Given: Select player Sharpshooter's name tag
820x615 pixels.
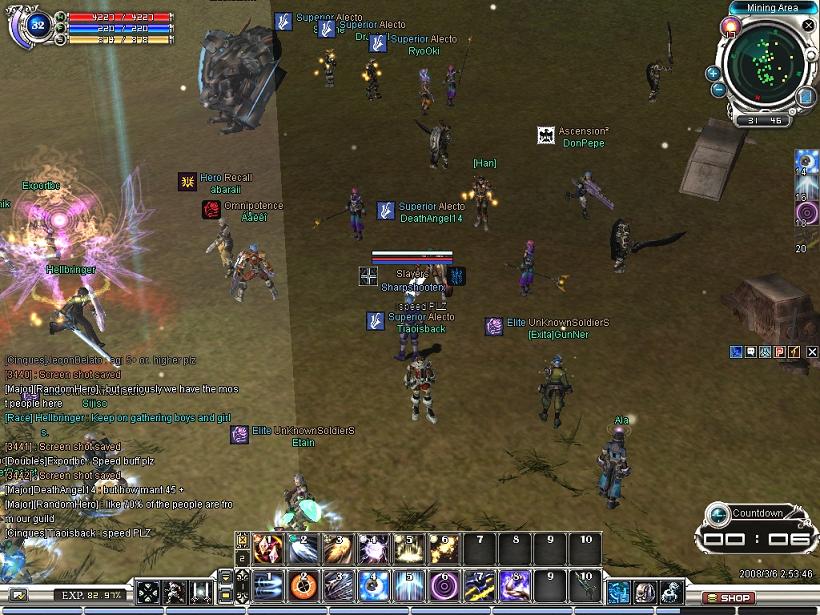Looking at the screenshot, I should 411,287.
